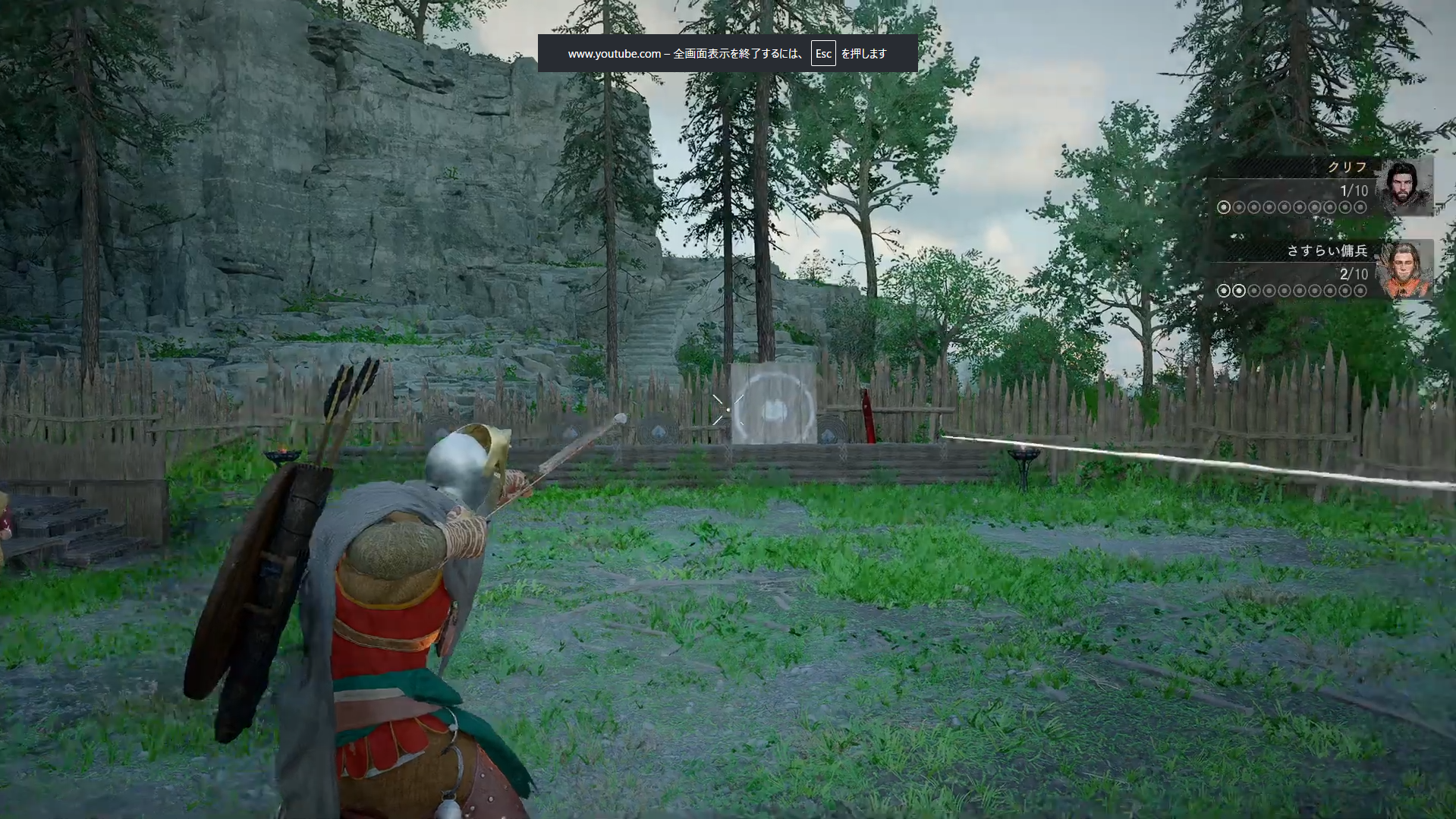1456x819 pixels.
Task: Click the さすらい傭兵 opponent portrait
Action: [x=1405, y=270]
